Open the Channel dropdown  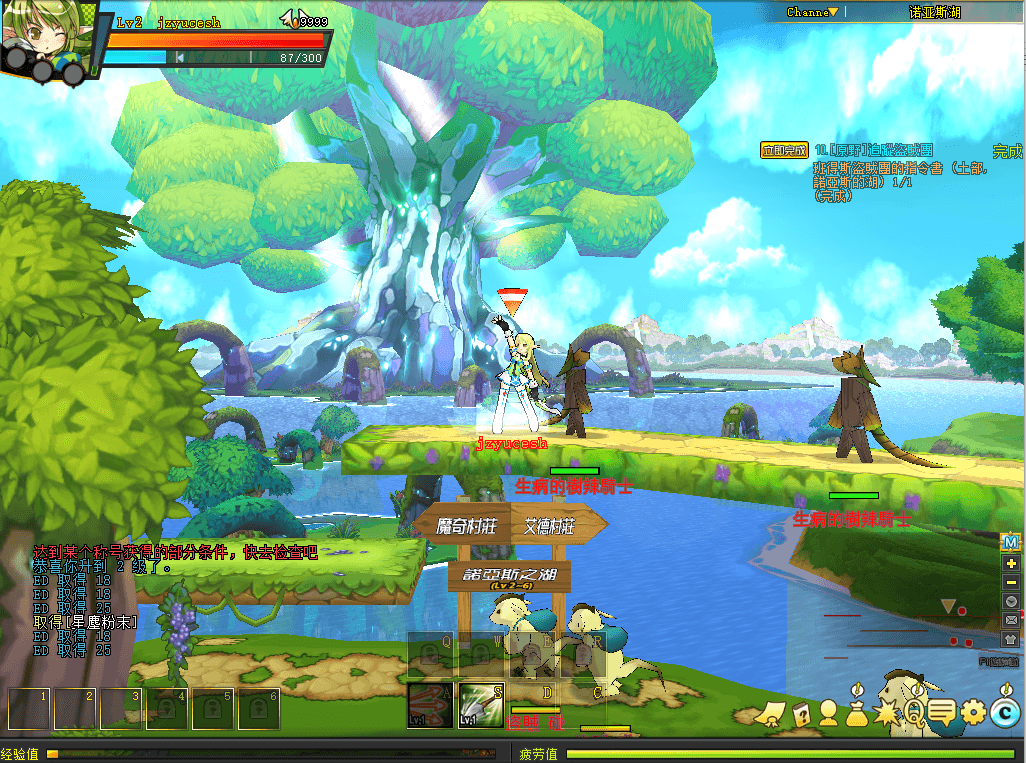tap(810, 13)
